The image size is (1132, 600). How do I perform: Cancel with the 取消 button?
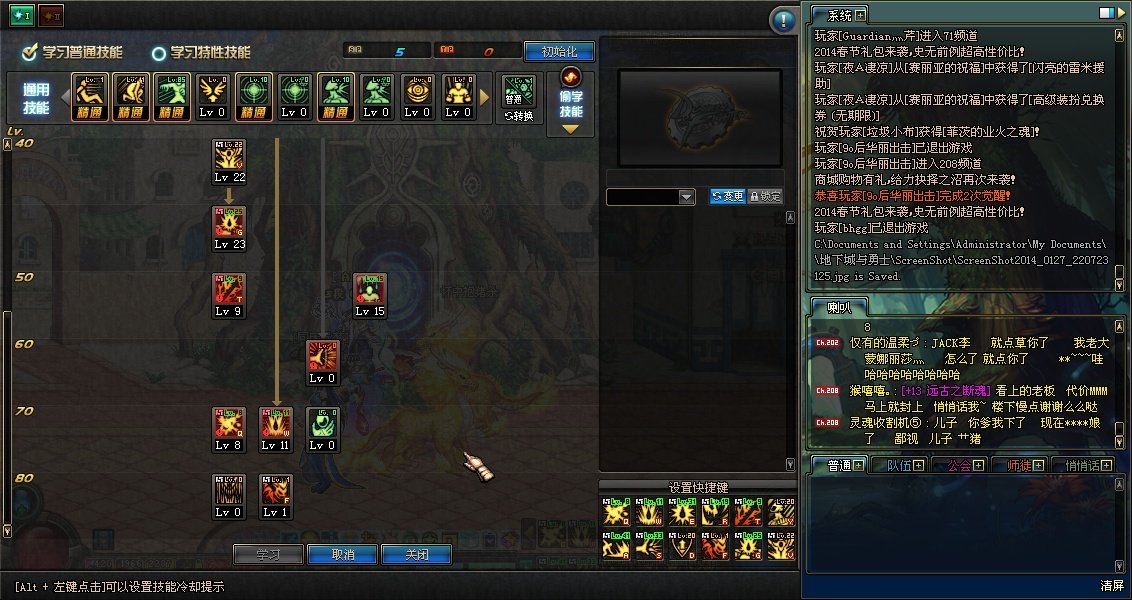[342, 555]
